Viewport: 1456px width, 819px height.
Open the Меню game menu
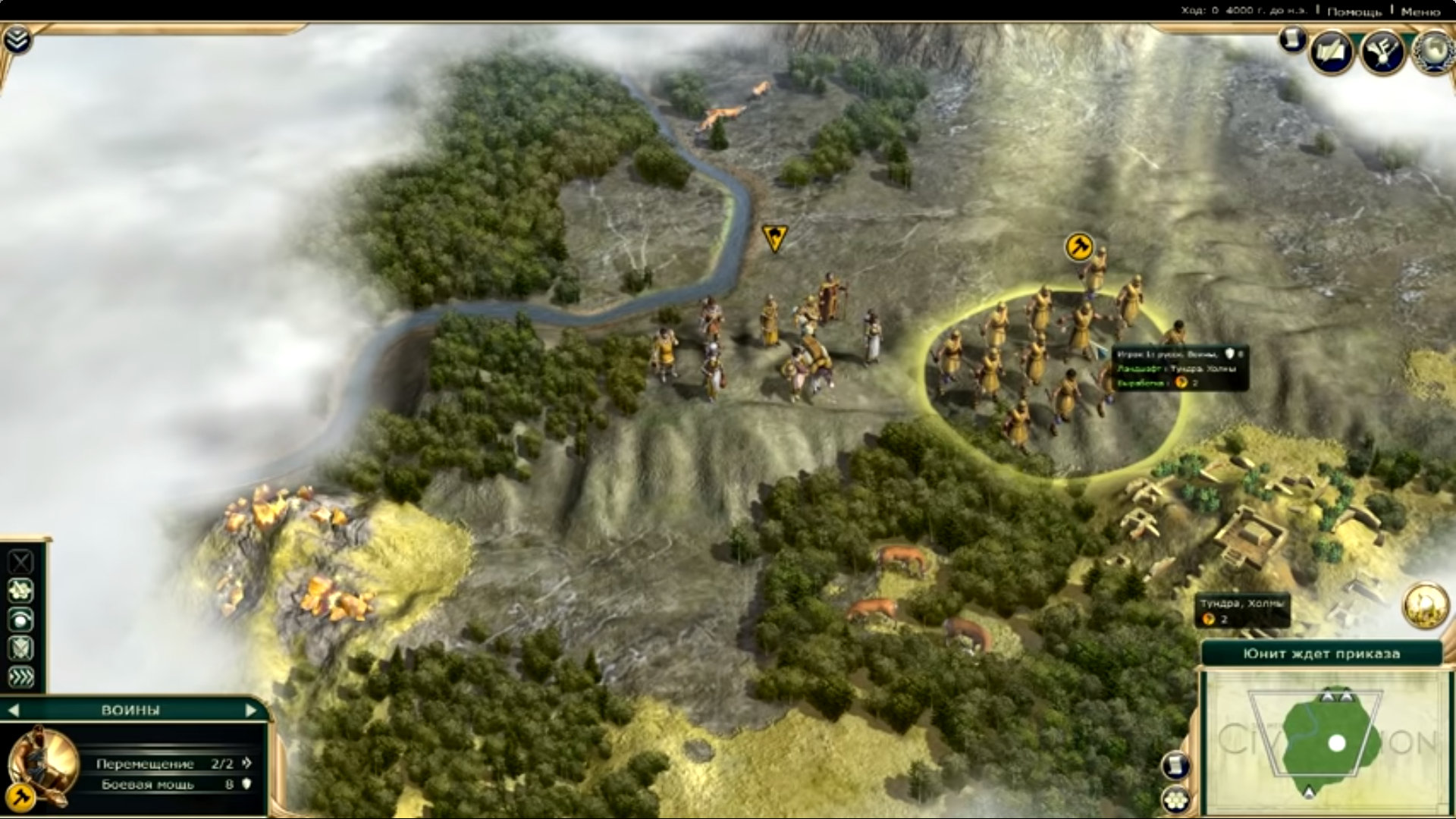1420,11
